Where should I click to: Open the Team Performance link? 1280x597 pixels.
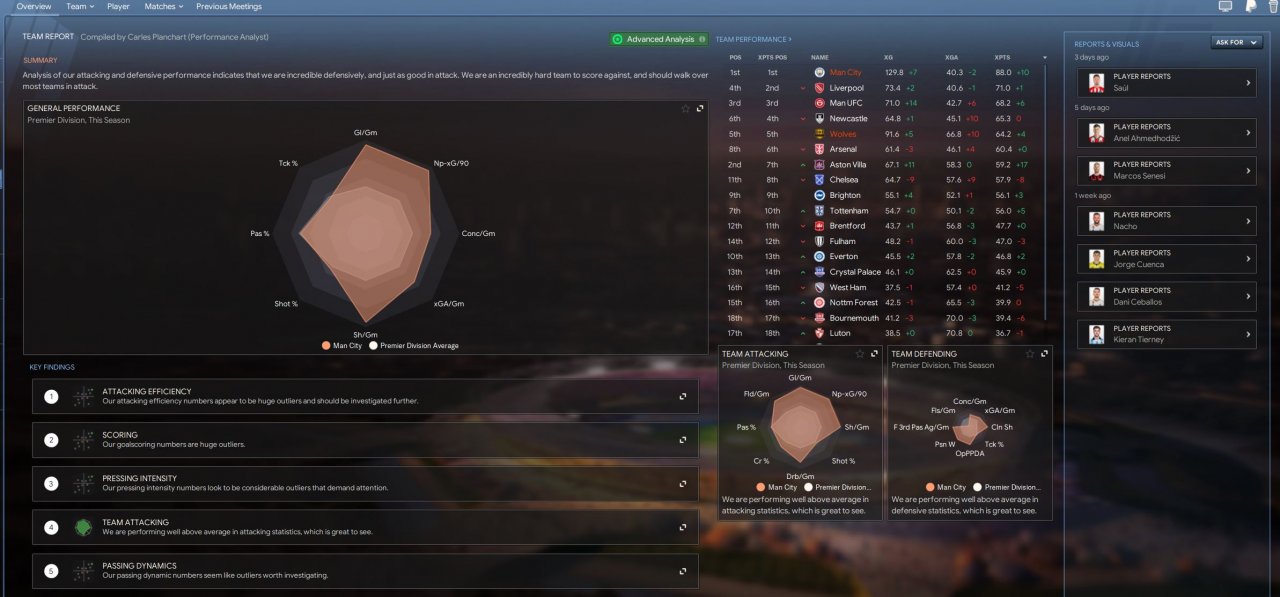(753, 39)
